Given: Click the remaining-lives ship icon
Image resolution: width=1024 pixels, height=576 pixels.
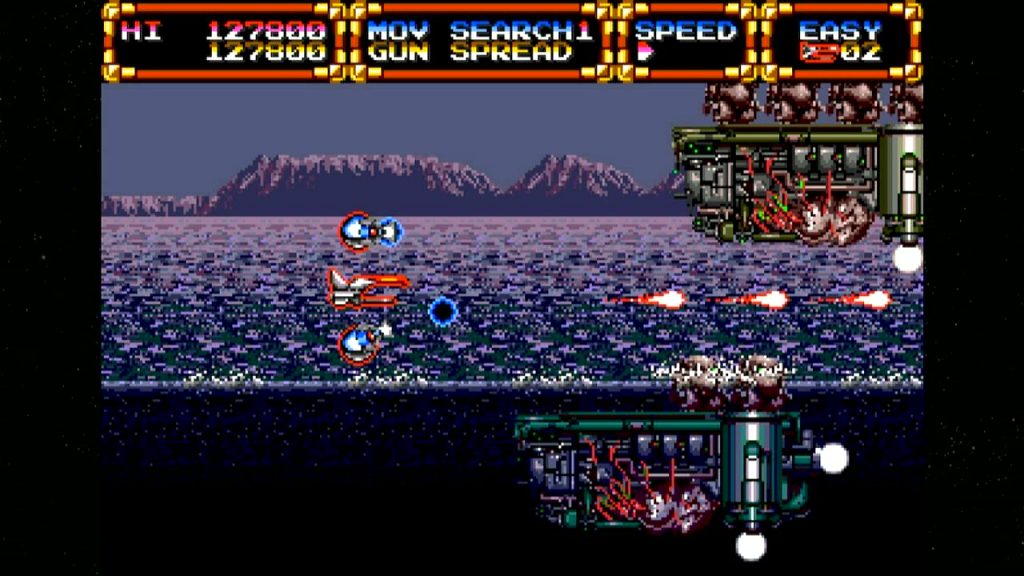Looking at the screenshot, I should (817, 53).
